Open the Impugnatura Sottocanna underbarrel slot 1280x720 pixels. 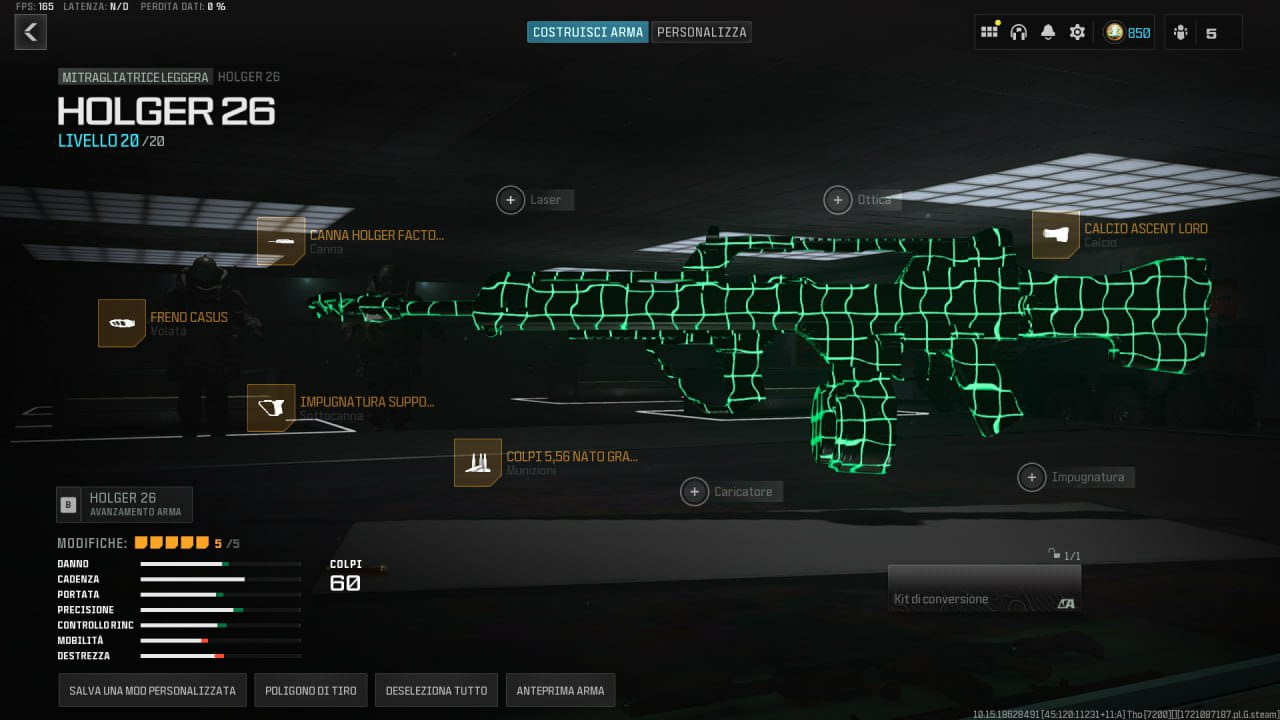point(271,408)
